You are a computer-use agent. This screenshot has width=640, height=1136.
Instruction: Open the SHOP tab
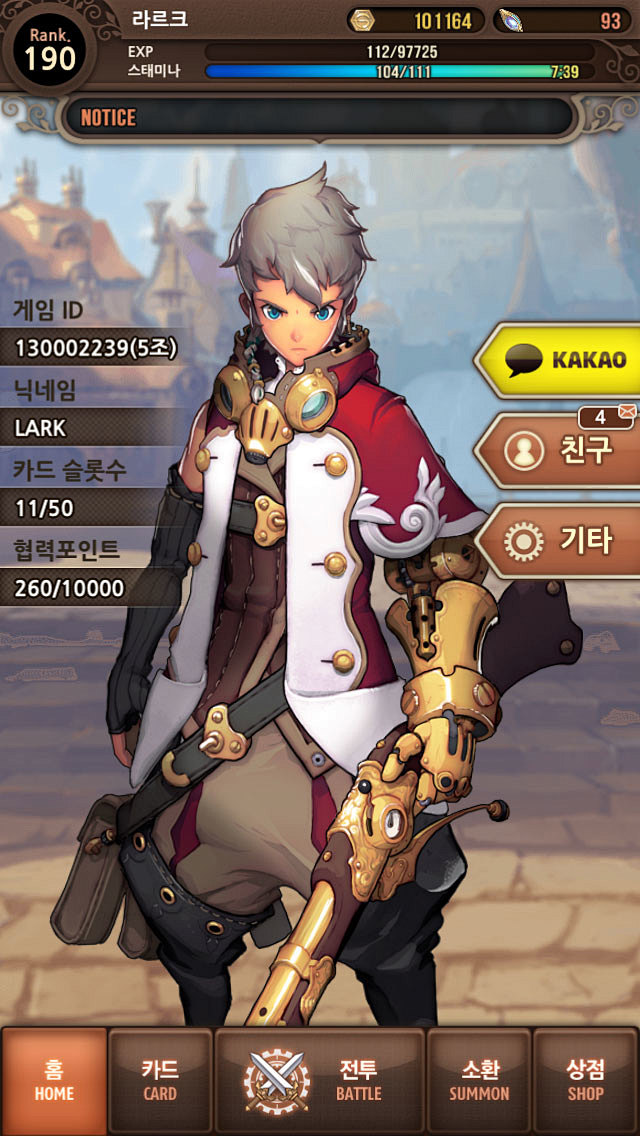pyautogui.click(x=585, y=1081)
